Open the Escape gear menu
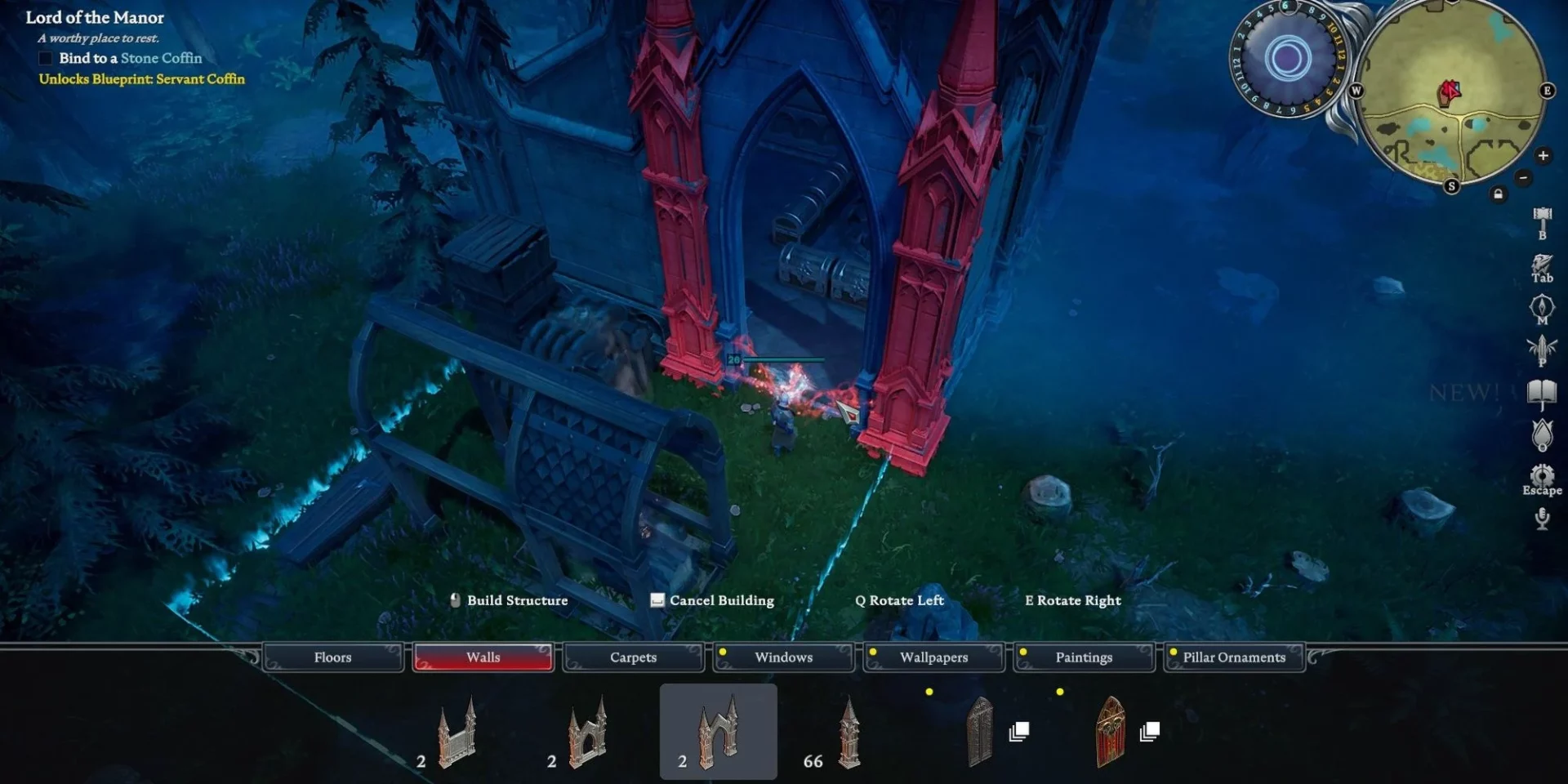 1542,477
